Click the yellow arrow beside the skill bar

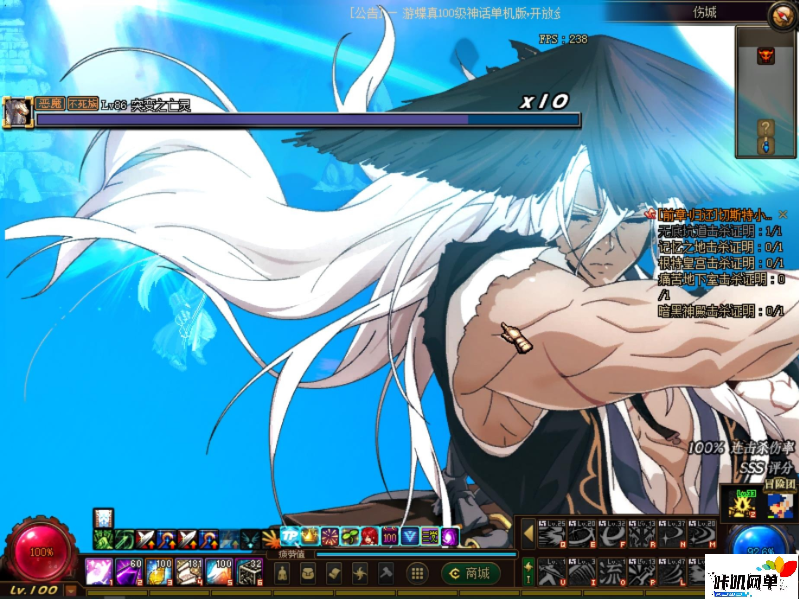pos(528,534)
